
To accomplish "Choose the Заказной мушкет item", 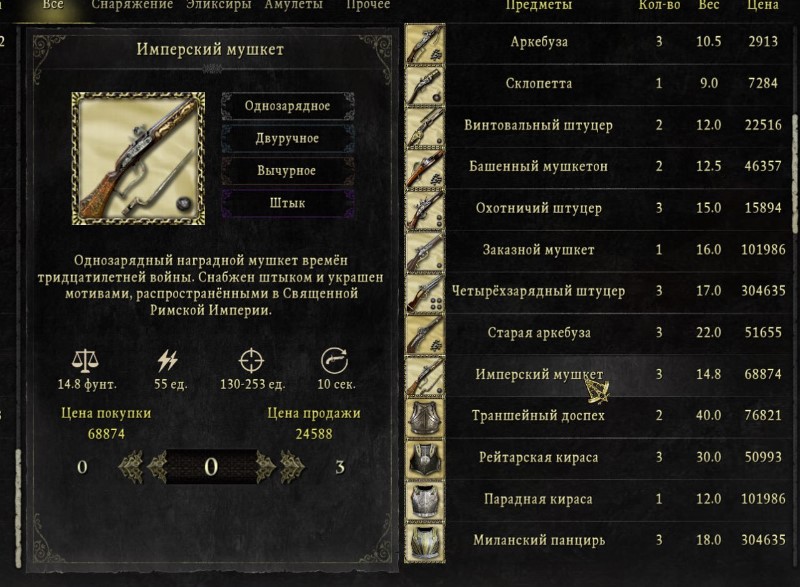I will pos(539,250).
